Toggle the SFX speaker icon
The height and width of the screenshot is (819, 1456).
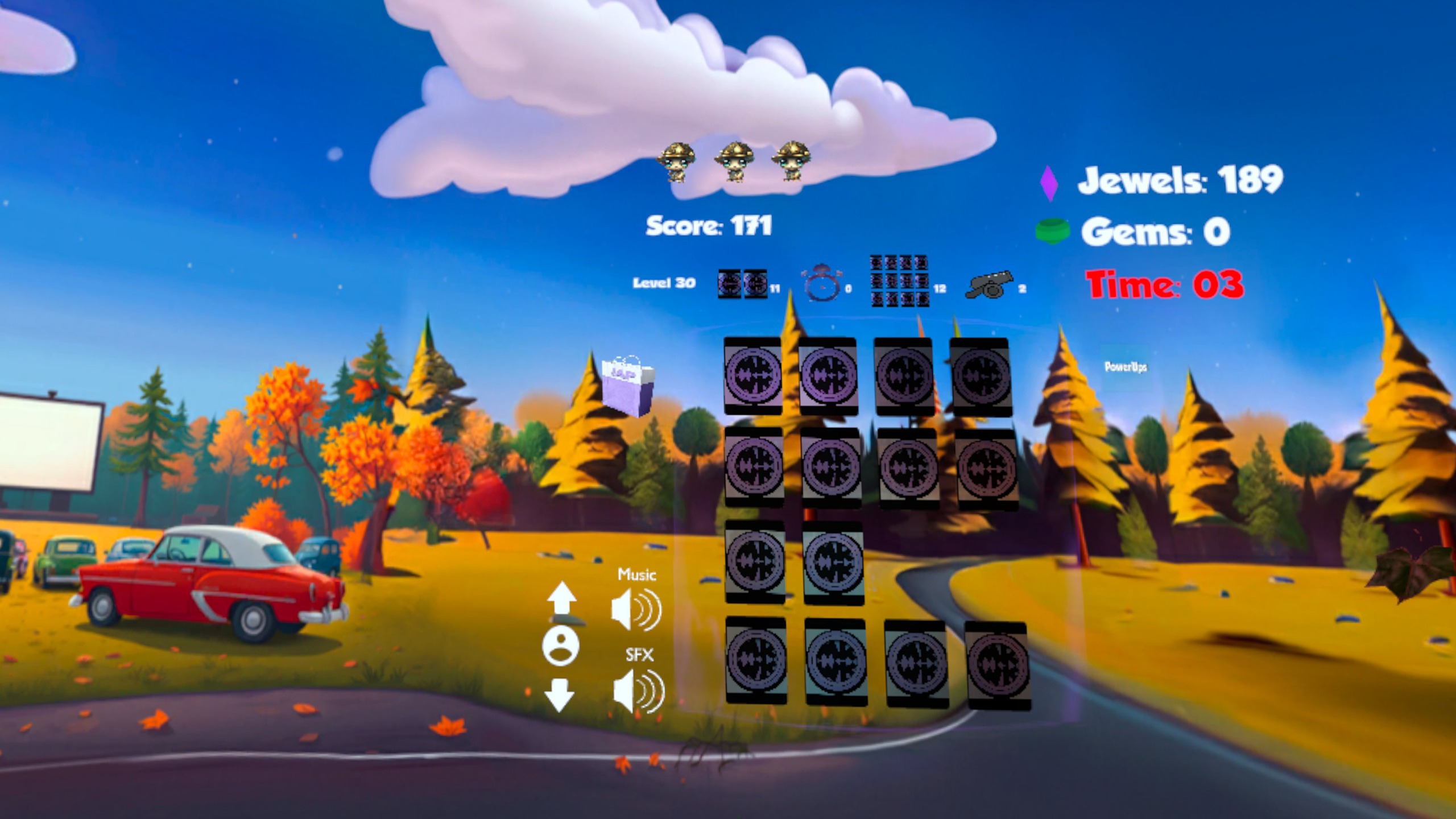pos(639,691)
